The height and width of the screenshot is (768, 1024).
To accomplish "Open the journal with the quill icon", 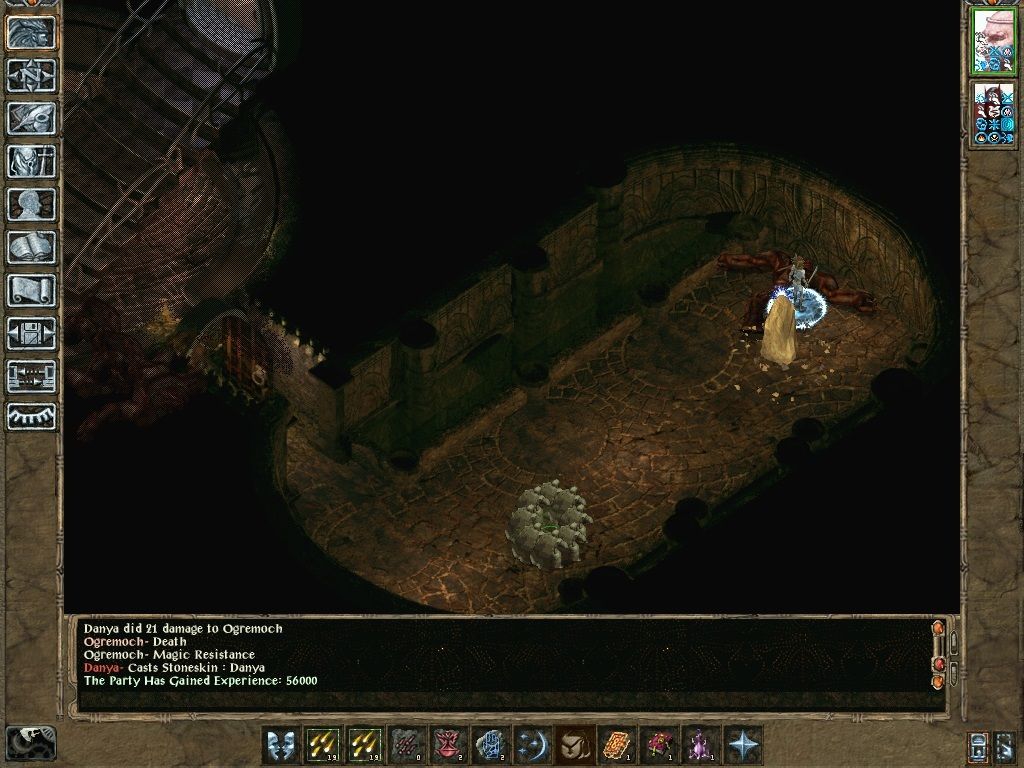I will point(32,118).
